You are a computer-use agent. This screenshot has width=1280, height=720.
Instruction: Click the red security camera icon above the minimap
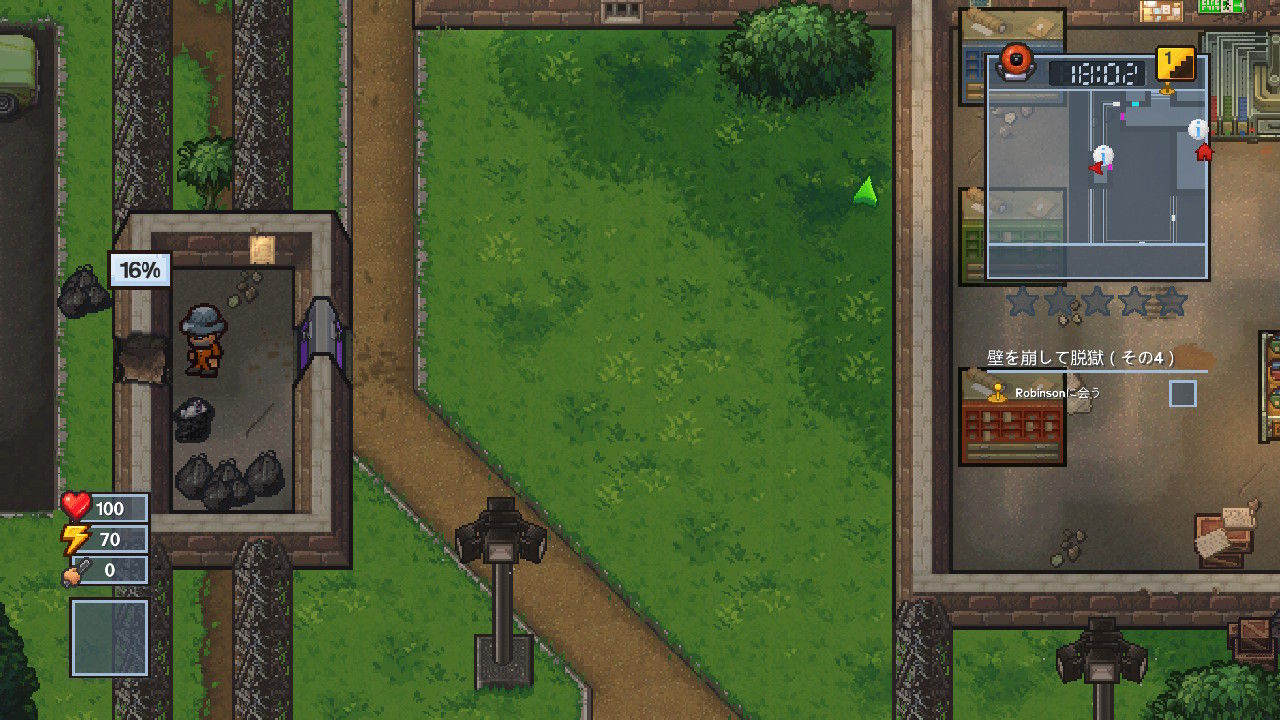(x=1018, y=62)
